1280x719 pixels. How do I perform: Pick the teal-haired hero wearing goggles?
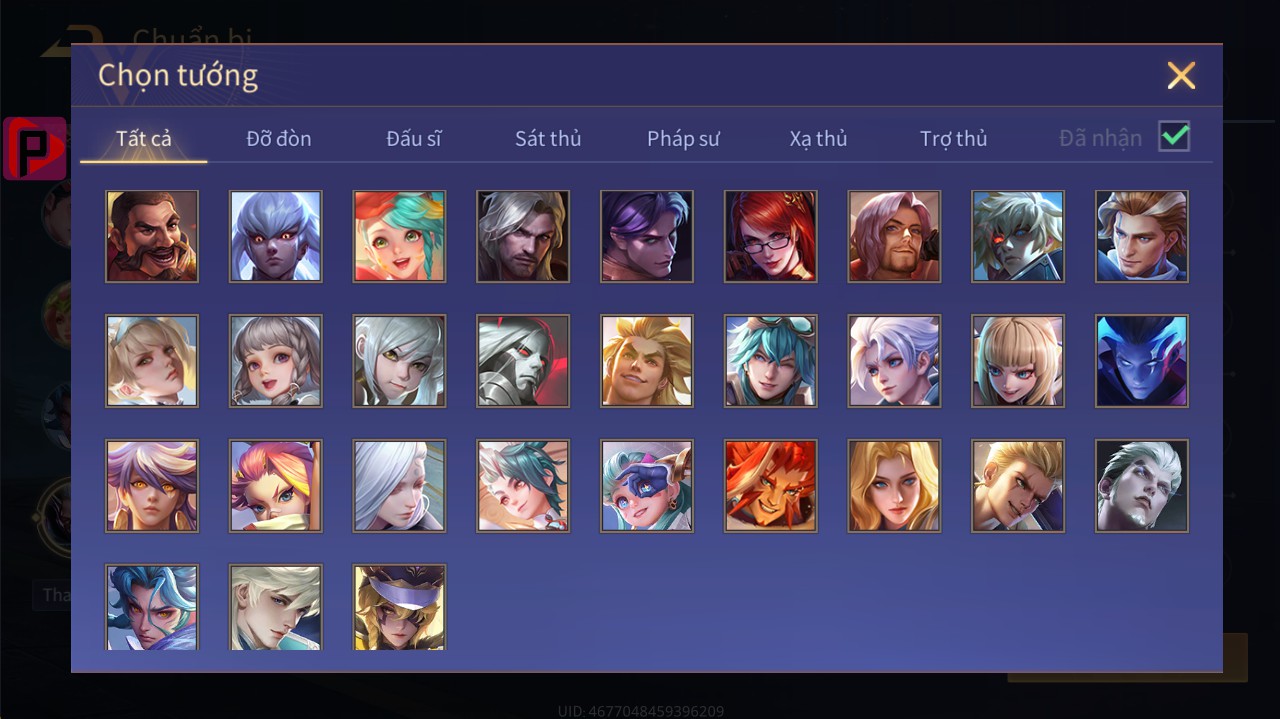[x=770, y=361]
